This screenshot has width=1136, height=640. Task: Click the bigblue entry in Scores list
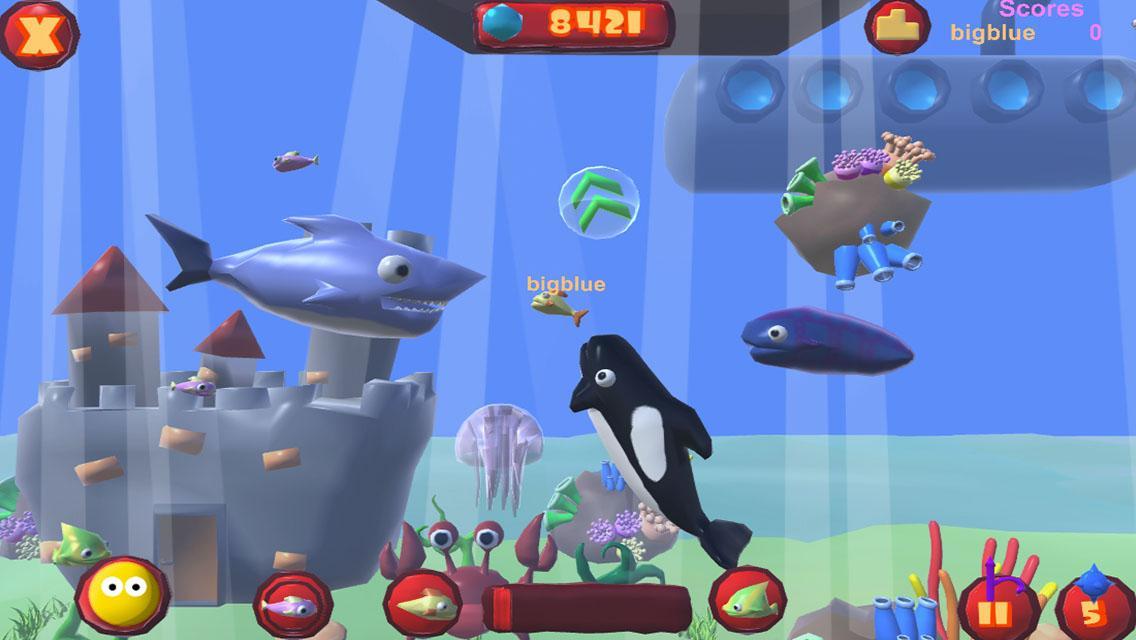[992, 32]
